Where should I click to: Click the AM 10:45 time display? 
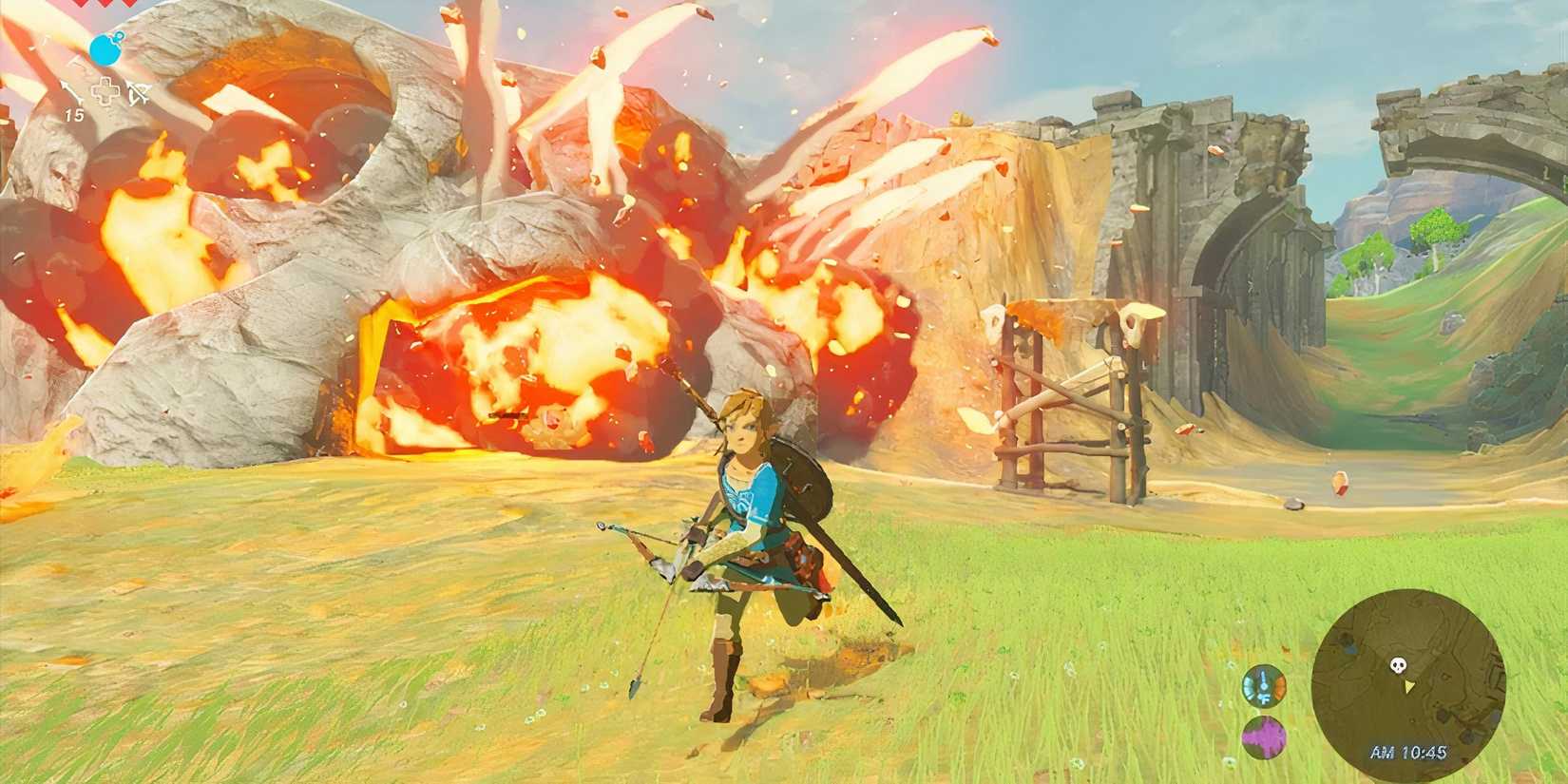[1409, 752]
